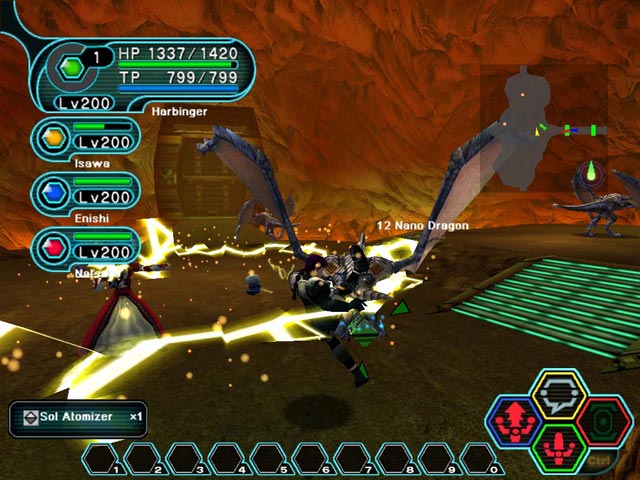The height and width of the screenshot is (480, 640).
Task: Select the dimmed green action in red hexagon
Action: [x=603, y=421]
